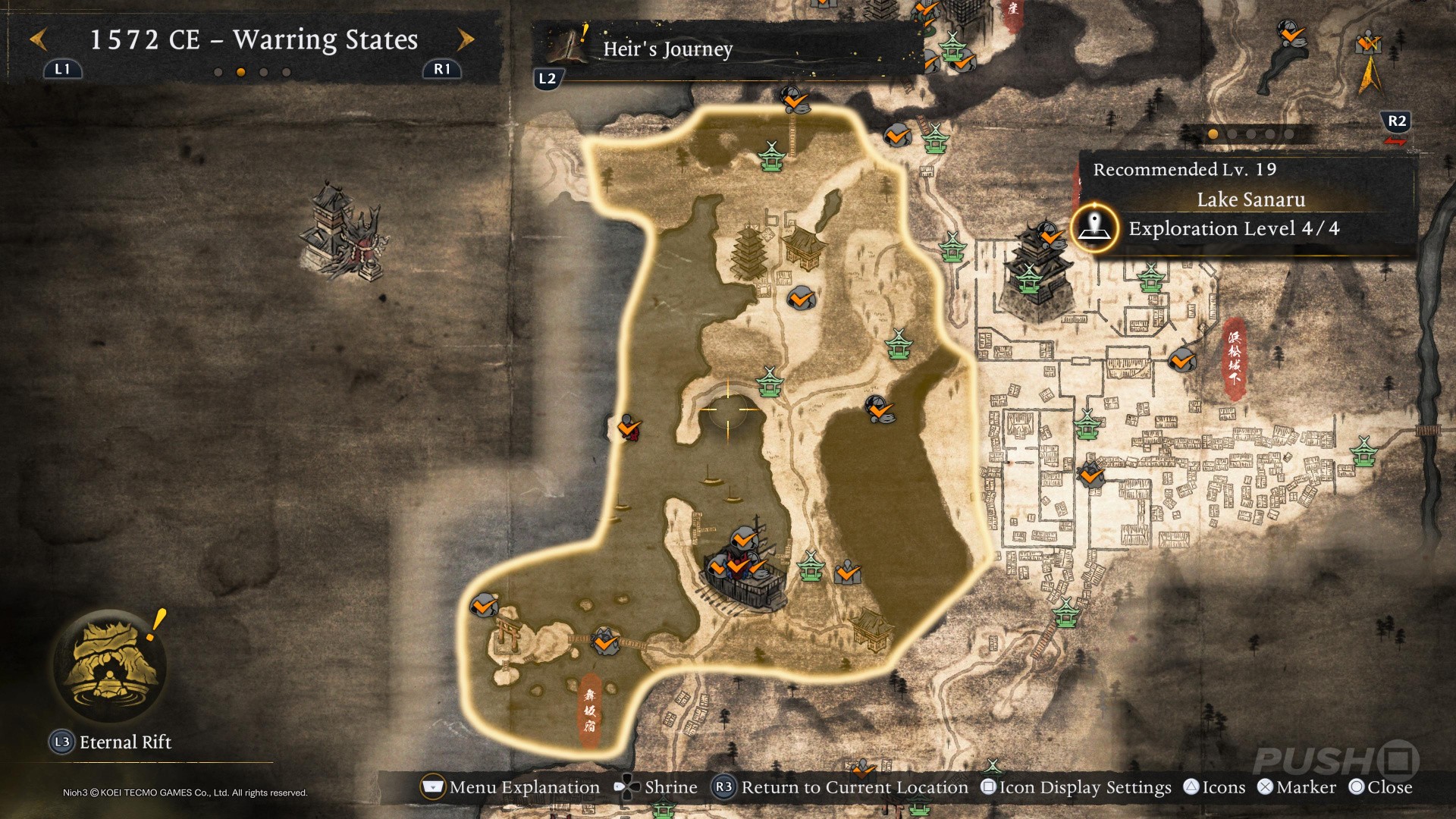Close the map screen

(x=1380, y=787)
